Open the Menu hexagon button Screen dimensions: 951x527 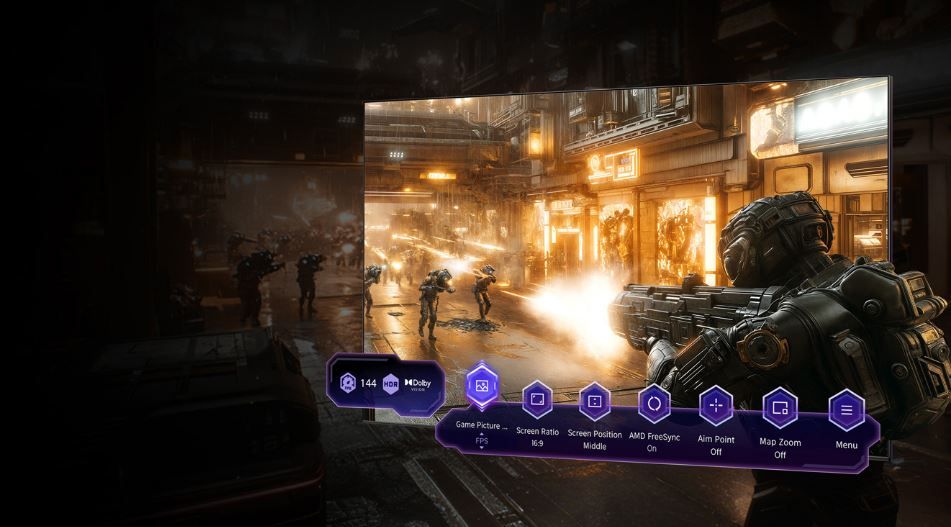(x=846, y=410)
